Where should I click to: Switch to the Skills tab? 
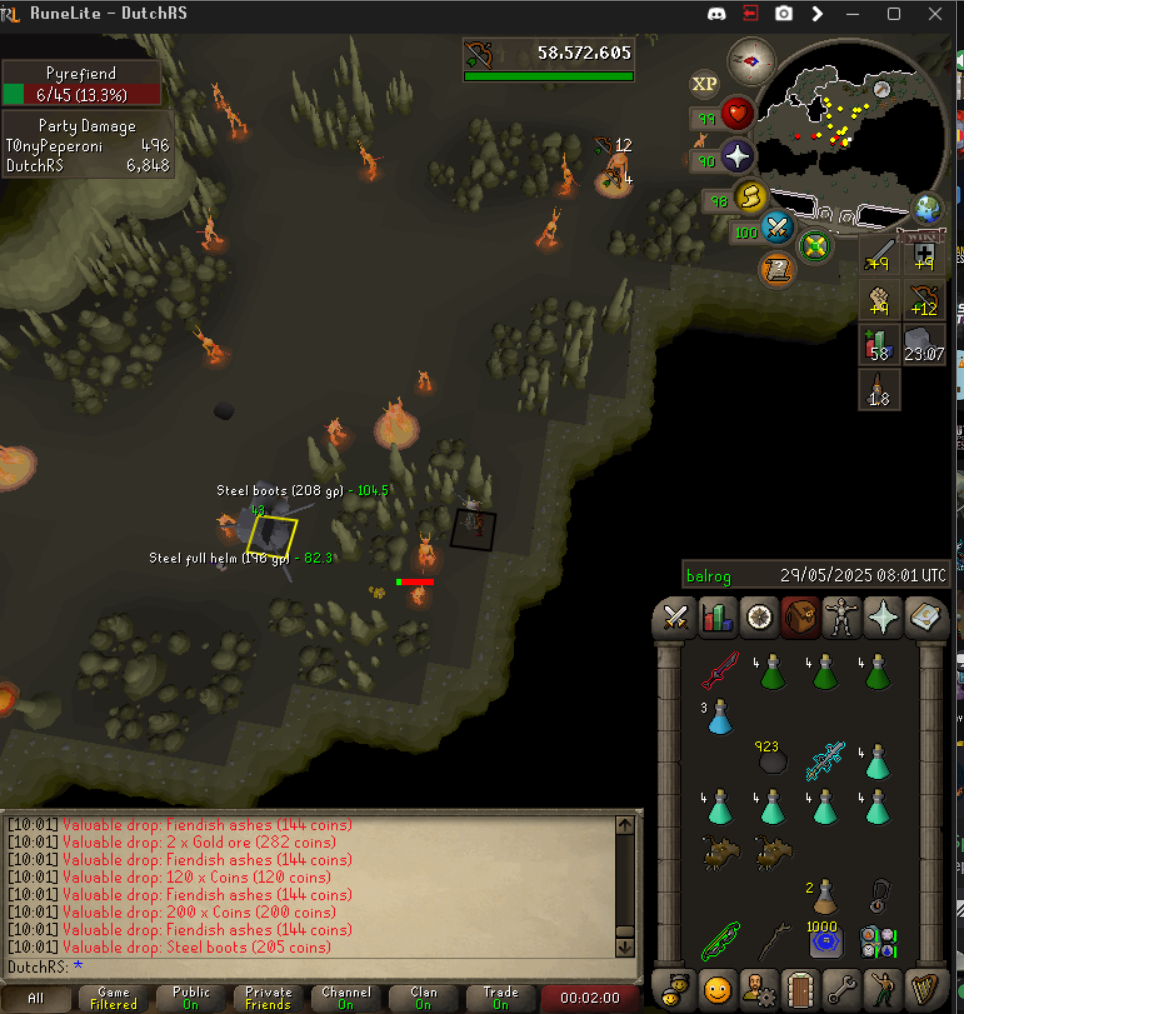click(x=717, y=618)
